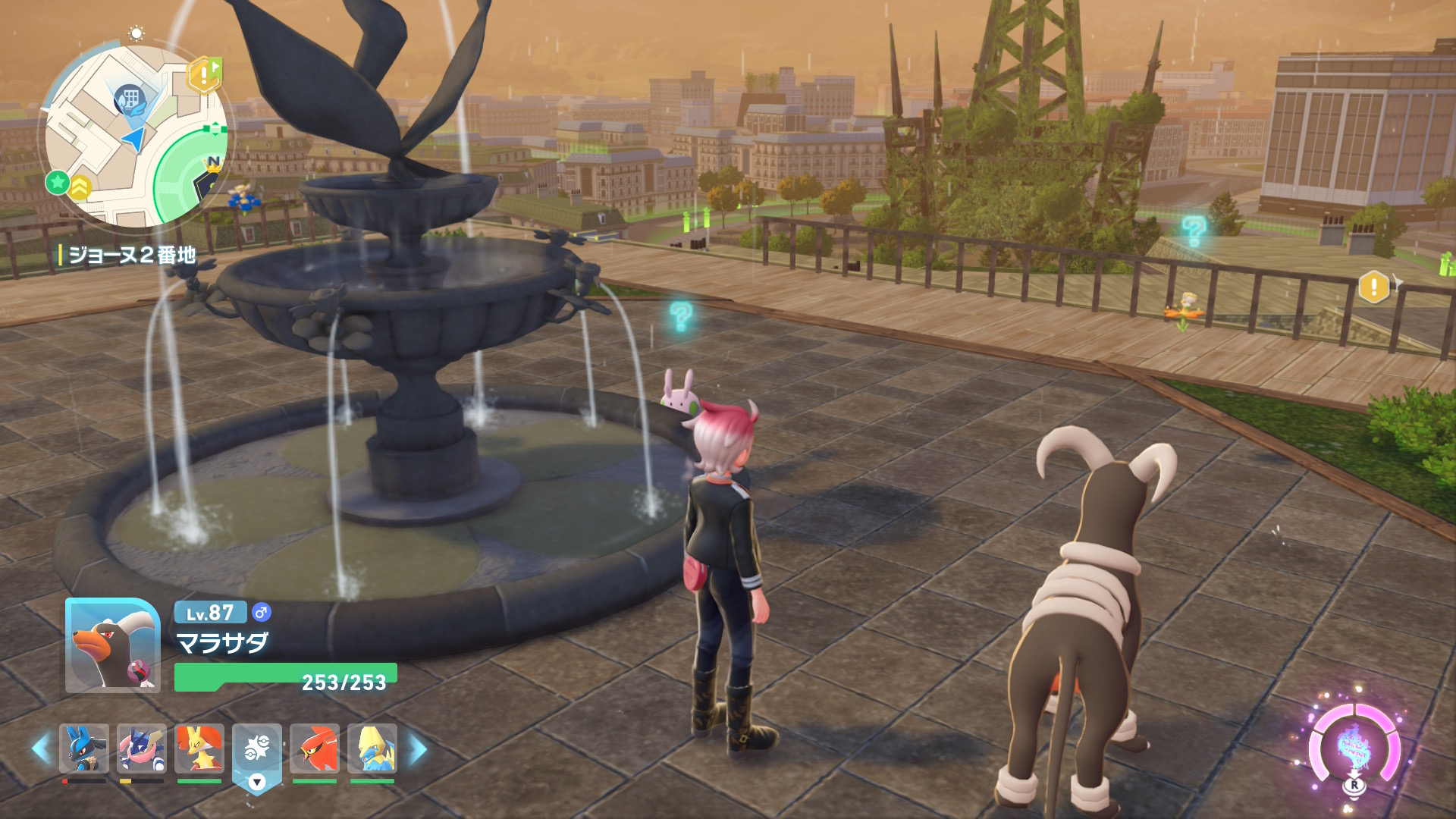The image size is (1456, 819).
Task: Switch to Greninja in the party bar
Action: pos(142,748)
